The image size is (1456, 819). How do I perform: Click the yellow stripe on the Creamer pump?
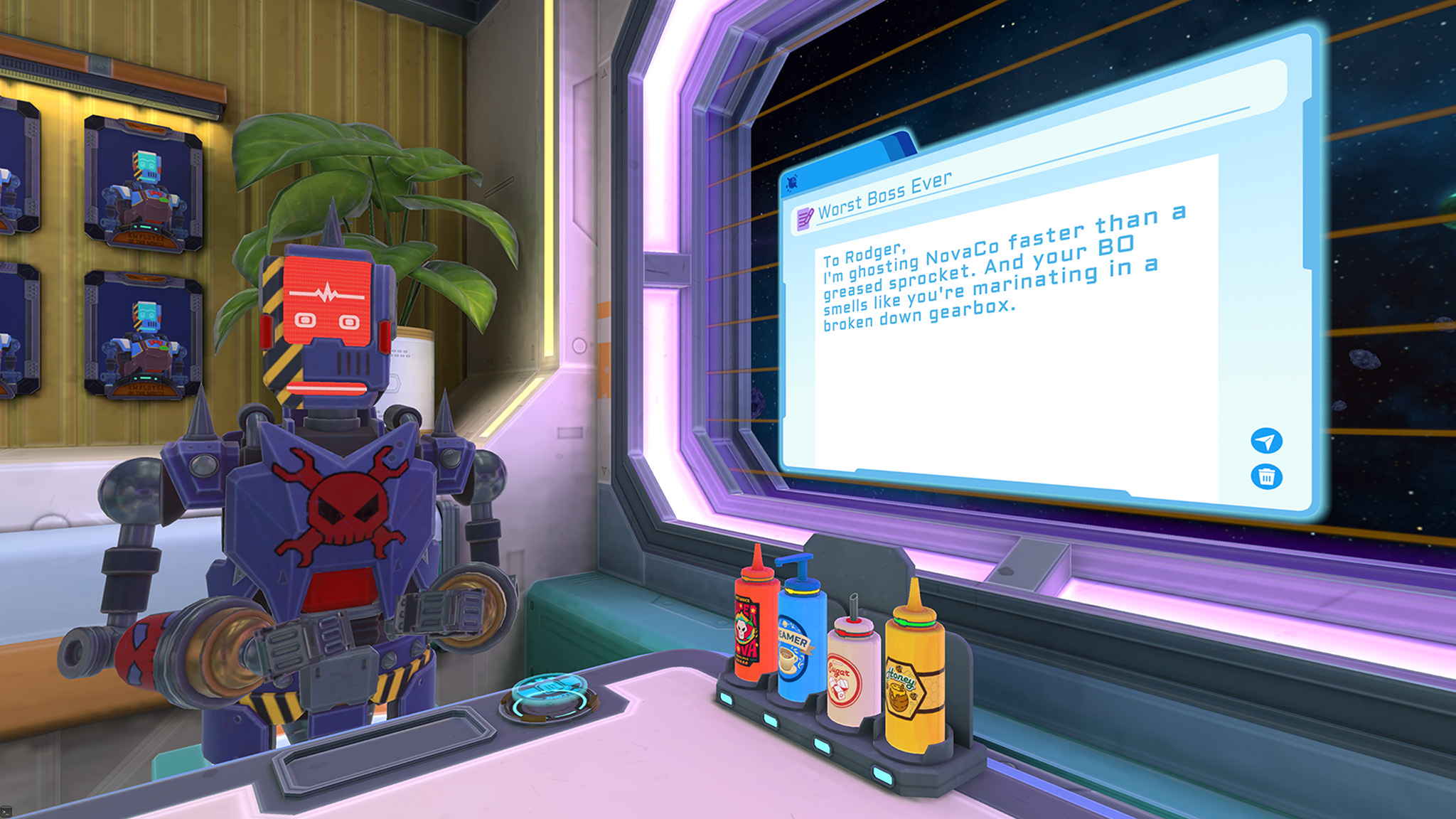(802, 591)
